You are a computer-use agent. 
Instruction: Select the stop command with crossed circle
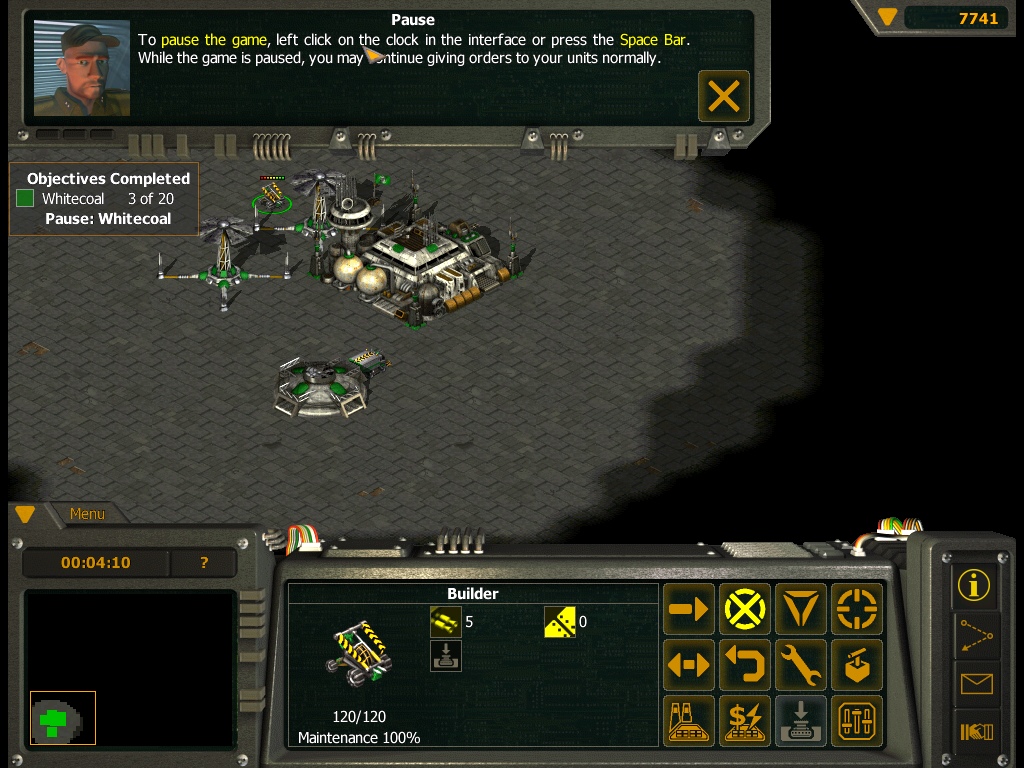[x=745, y=609]
